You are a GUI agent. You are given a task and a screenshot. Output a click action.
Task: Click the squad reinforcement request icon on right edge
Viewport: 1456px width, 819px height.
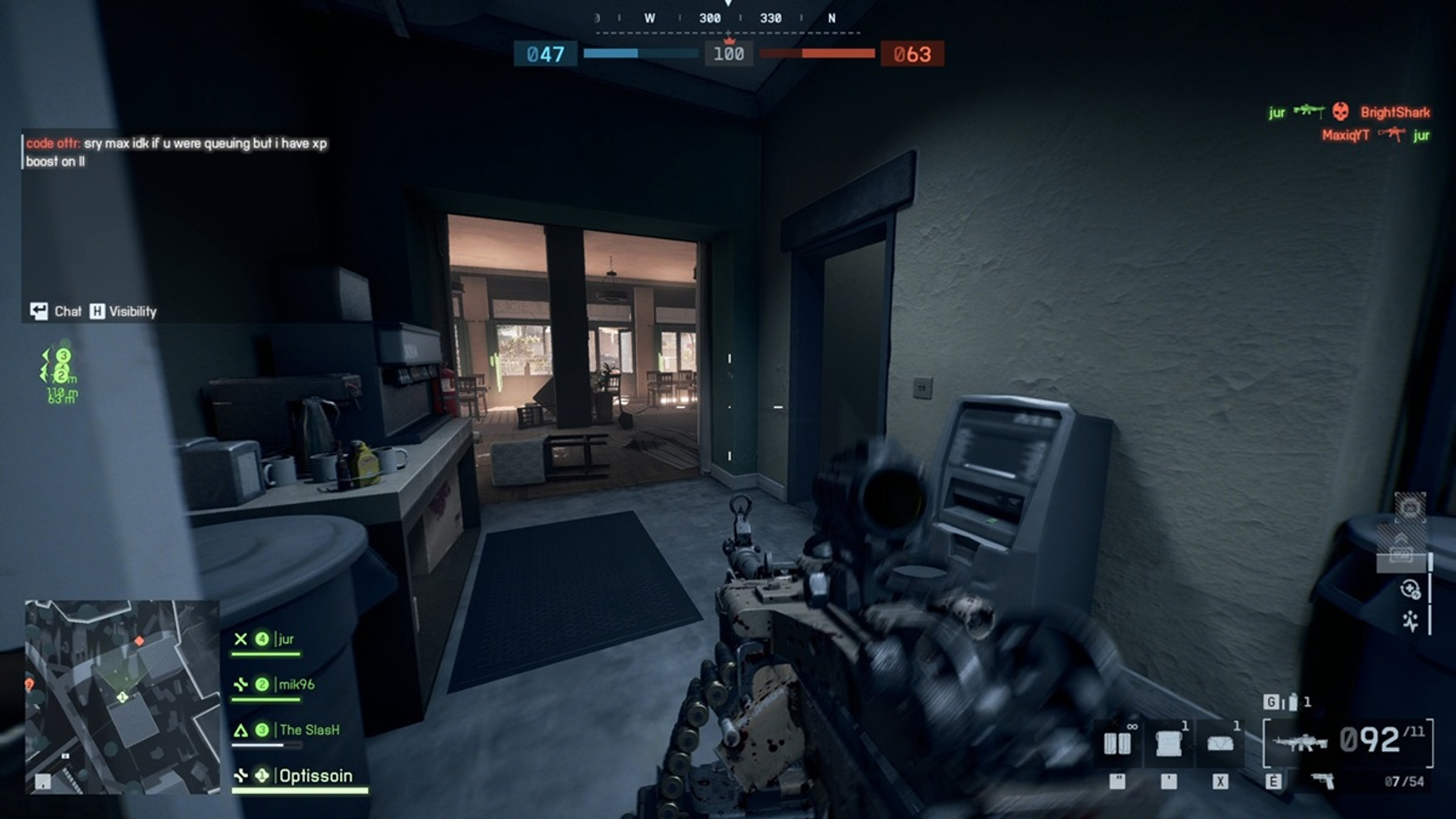(x=1410, y=589)
